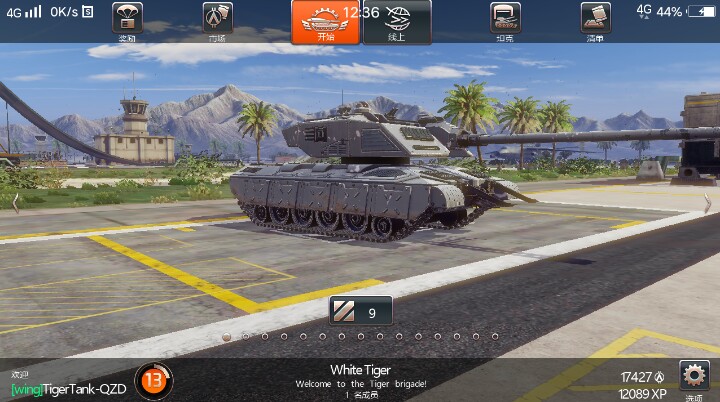The width and height of the screenshot is (720, 402).
Task: Show the next tank with right arrow
Action: 707,203
